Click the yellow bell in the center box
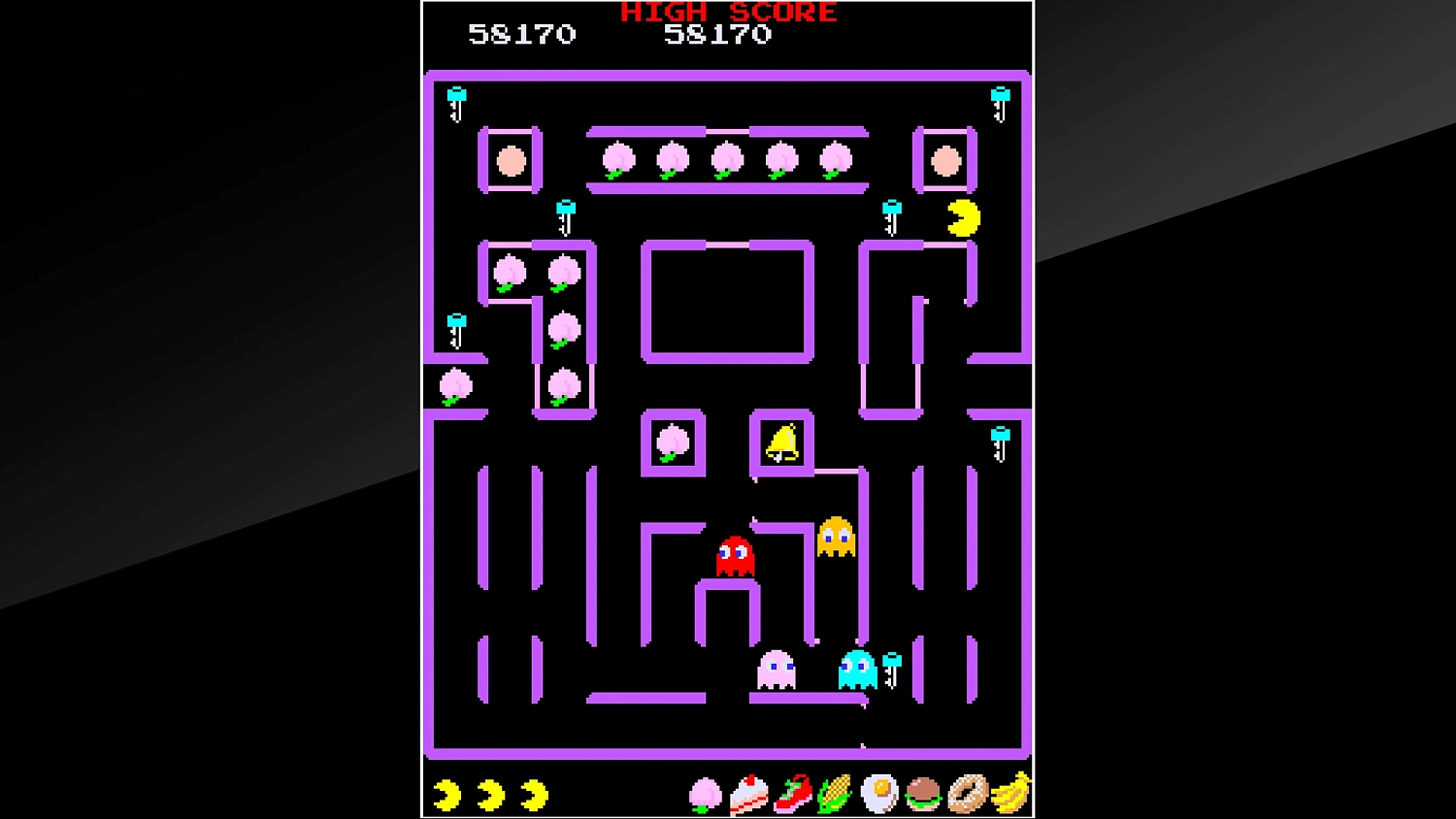Screen dimensions: 1456x819 [780, 442]
